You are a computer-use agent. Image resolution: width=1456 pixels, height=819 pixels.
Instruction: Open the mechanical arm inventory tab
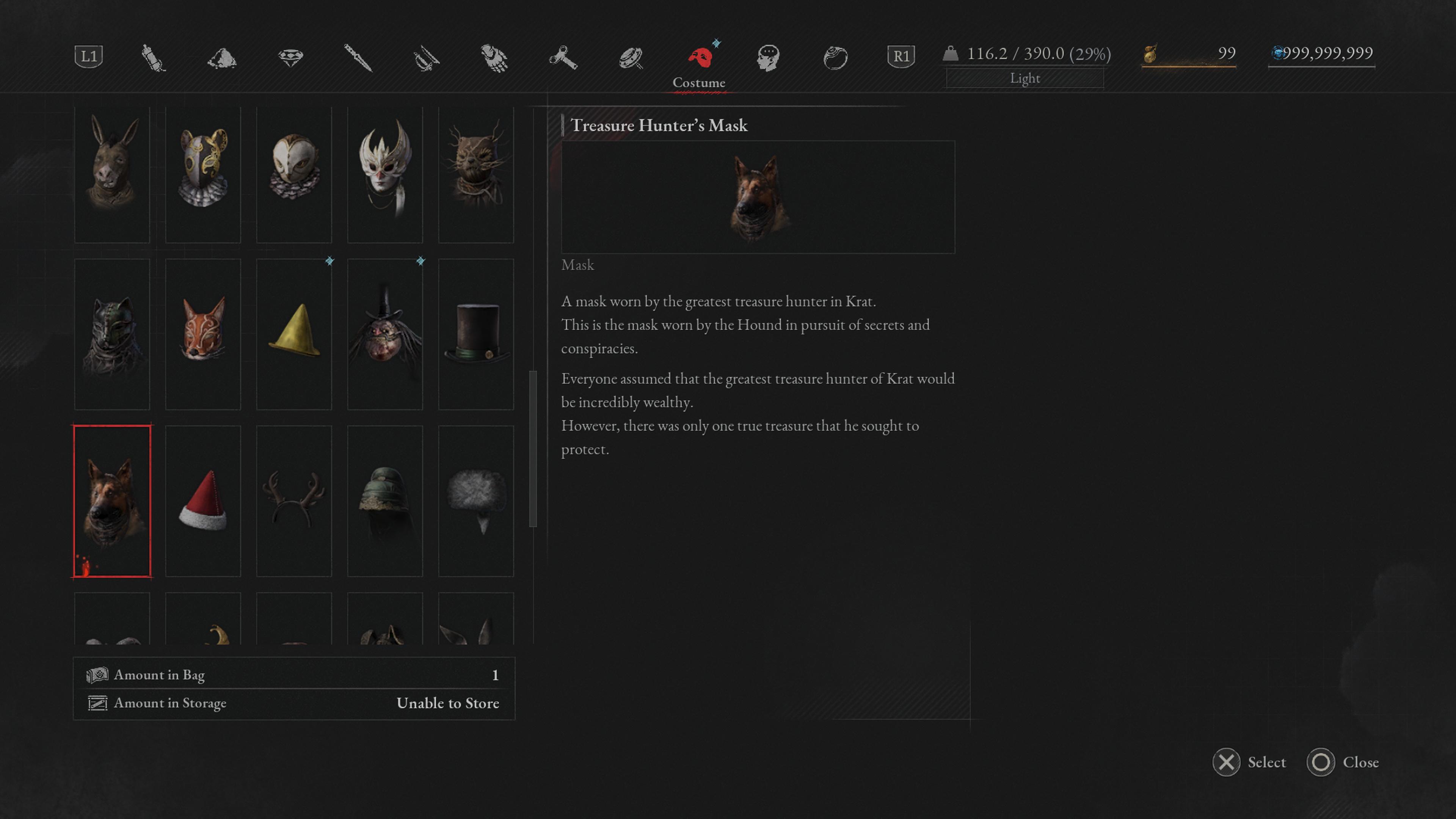(494, 58)
